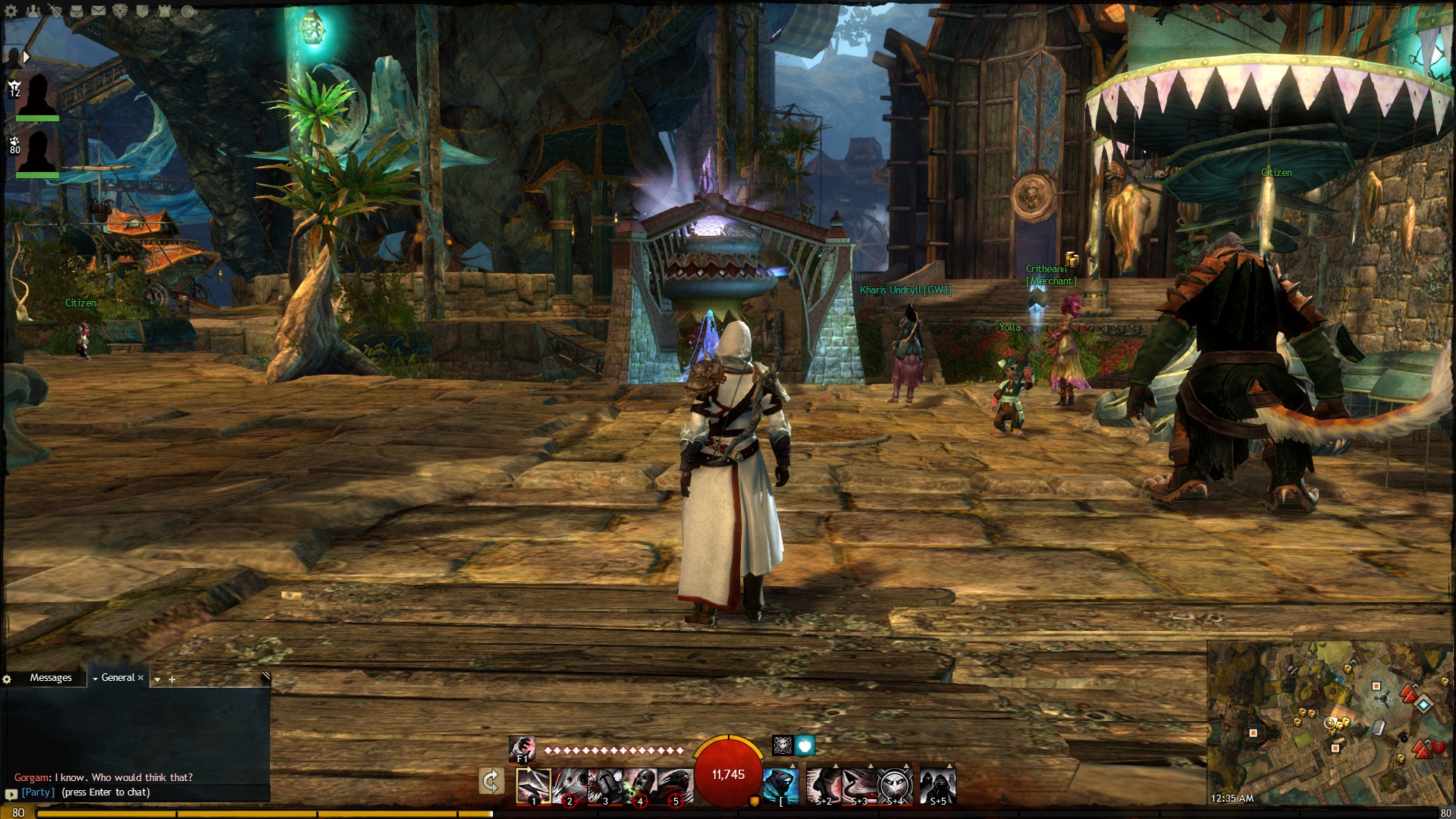Screen dimensions: 1456x819
Task: Open the guild shield icon
Action: coord(143,11)
